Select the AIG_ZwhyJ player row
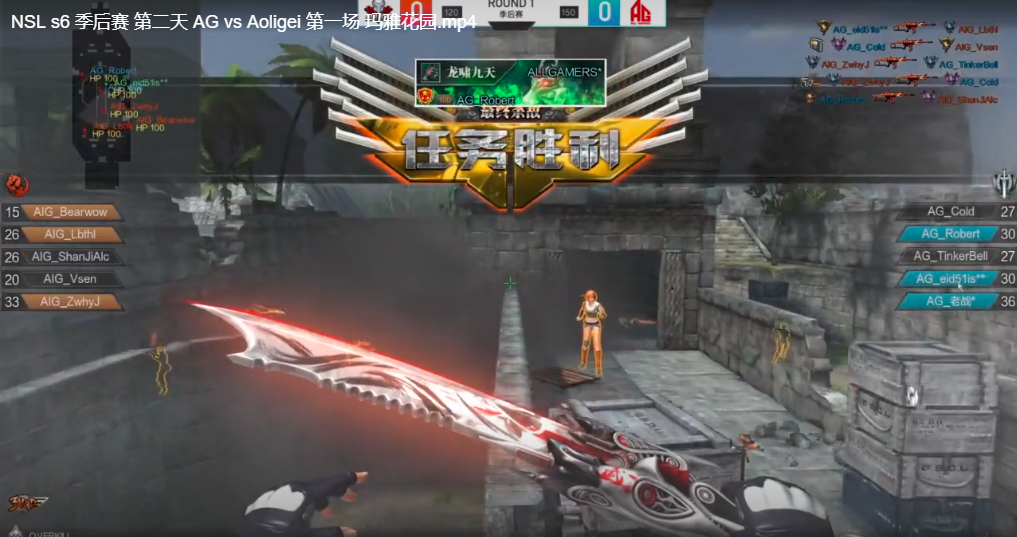The width and height of the screenshot is (1017, 537). 70,301
